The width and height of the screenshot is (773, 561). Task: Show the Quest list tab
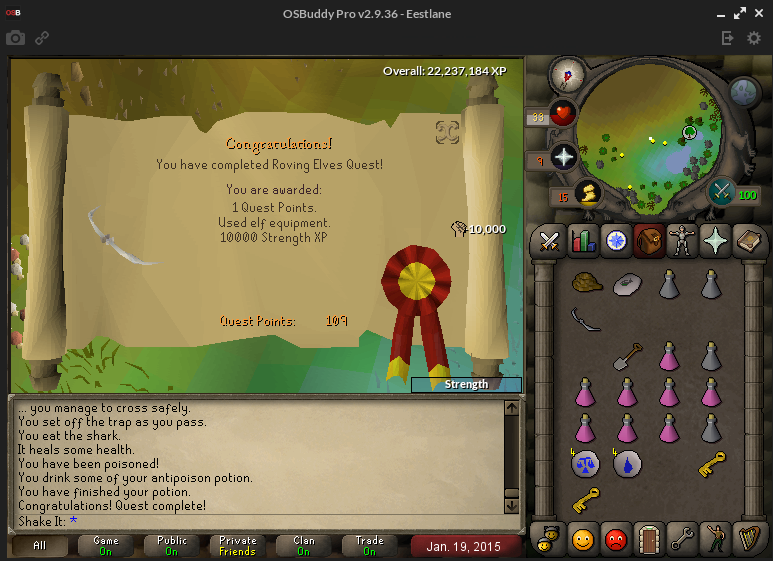tap(615, 241)
